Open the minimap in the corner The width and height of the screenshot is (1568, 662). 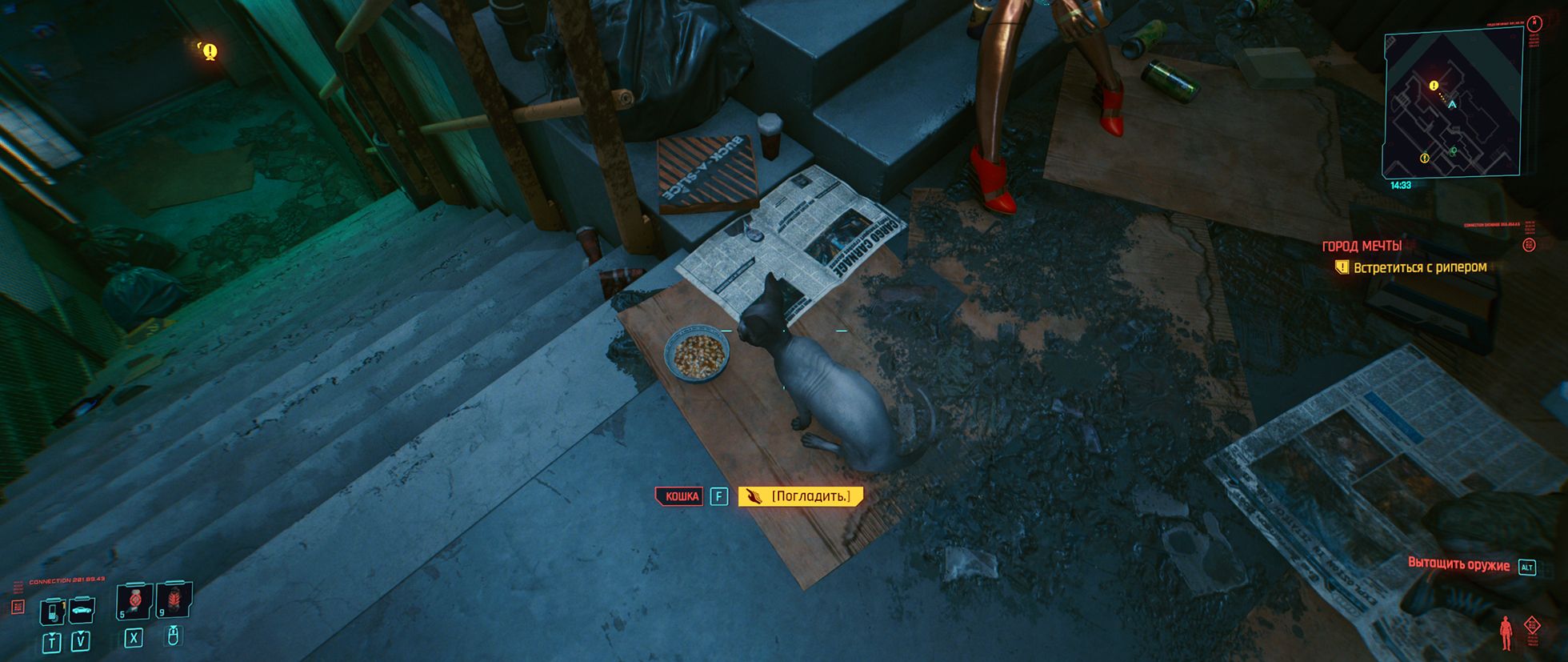pos(1452,104)
